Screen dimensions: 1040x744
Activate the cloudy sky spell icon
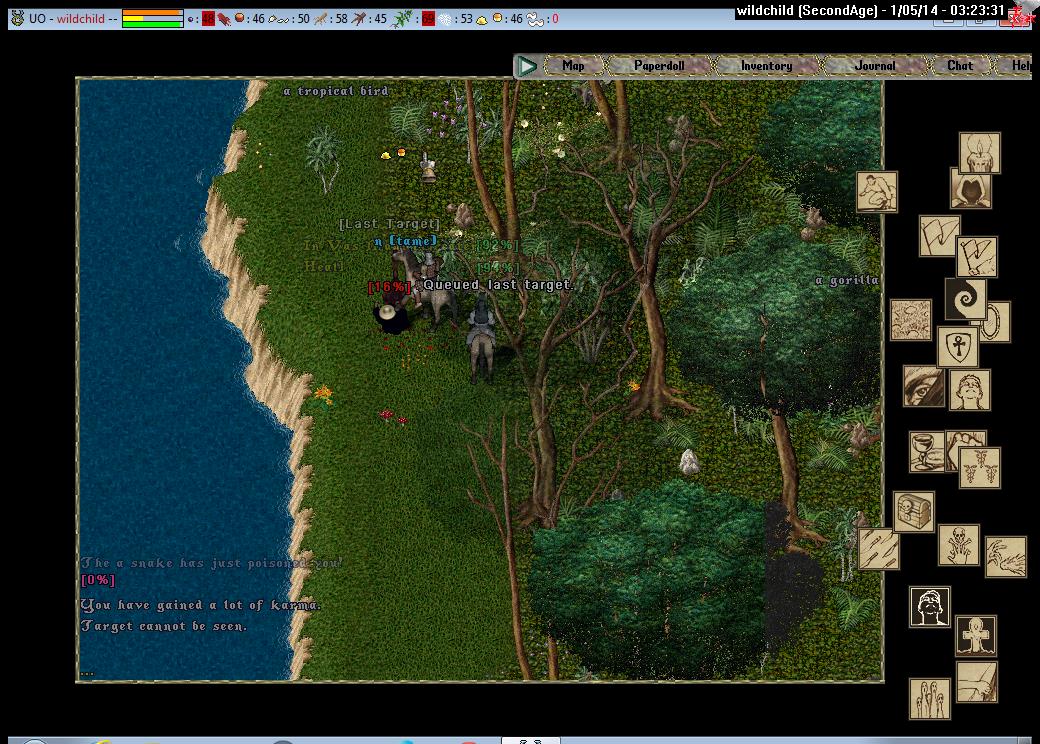911,320
